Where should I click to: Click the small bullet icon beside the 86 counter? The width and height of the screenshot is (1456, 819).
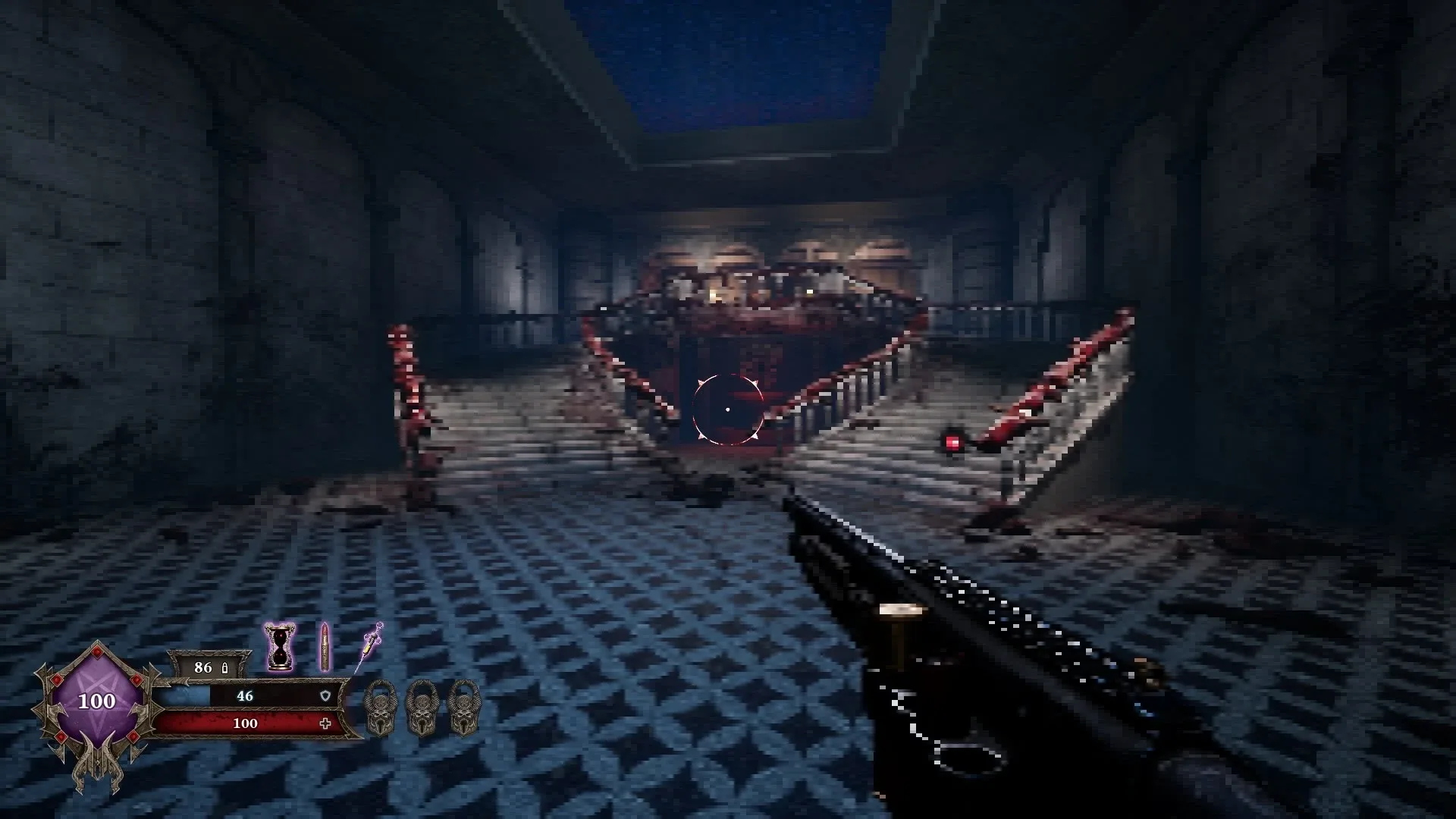point(224,667)
